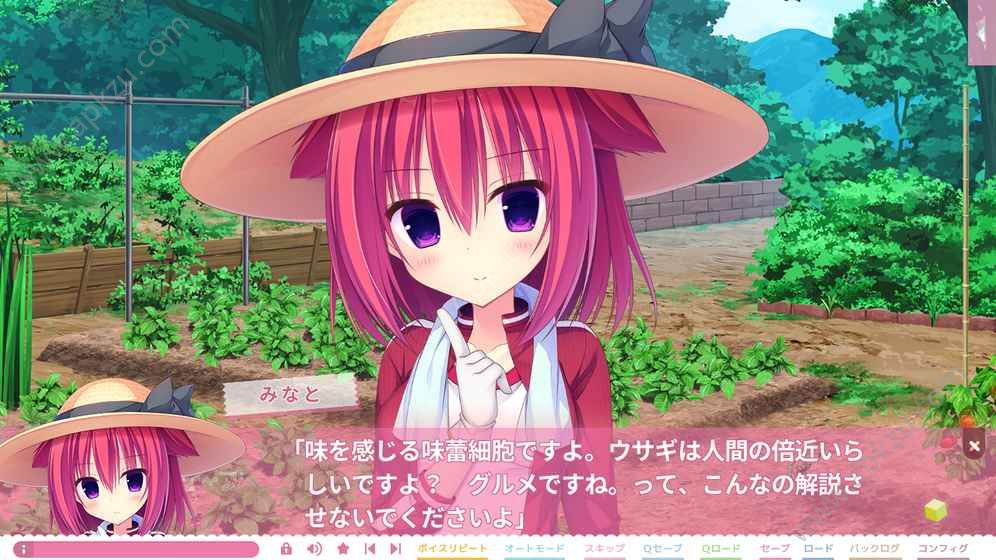The height and width of the screenshot is (560, 996).
Task: Open the ロード load menu
Action: click(x=818, y=549)
